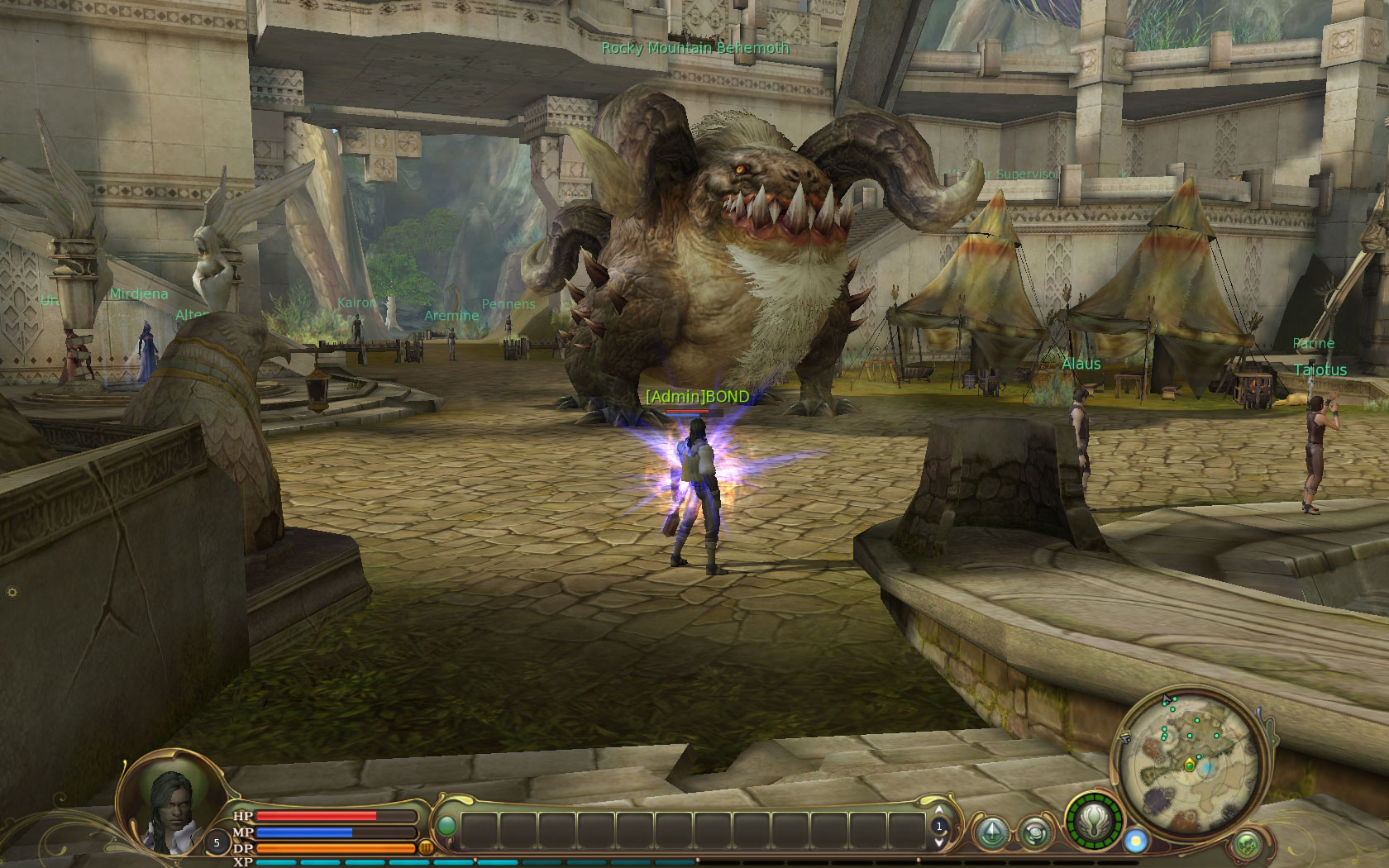The height and width of the screenshot is (868, 1389).
Task: Switch hotbar page down with the arrow
Action: (938, 842)
